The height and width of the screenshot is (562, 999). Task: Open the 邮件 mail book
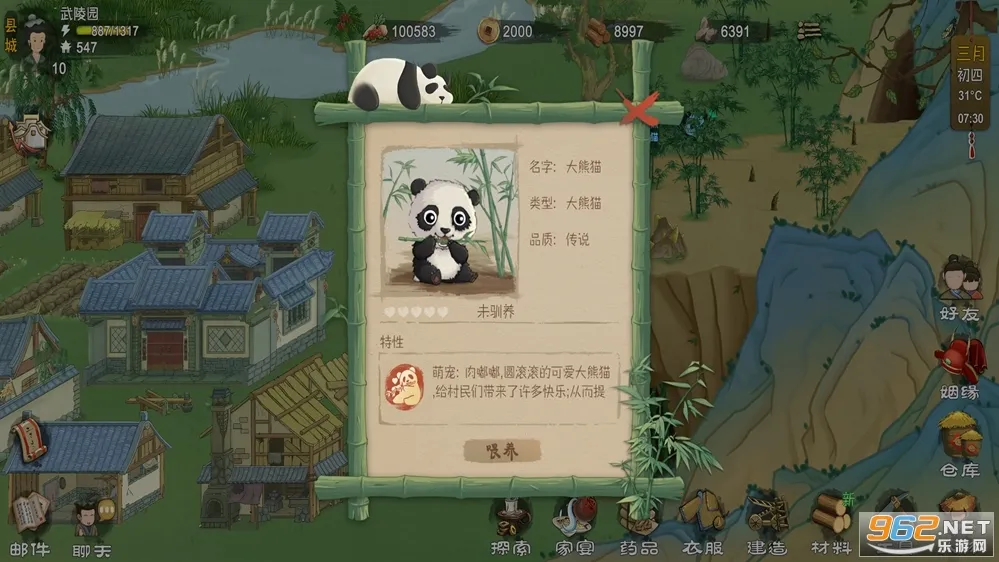29,519
